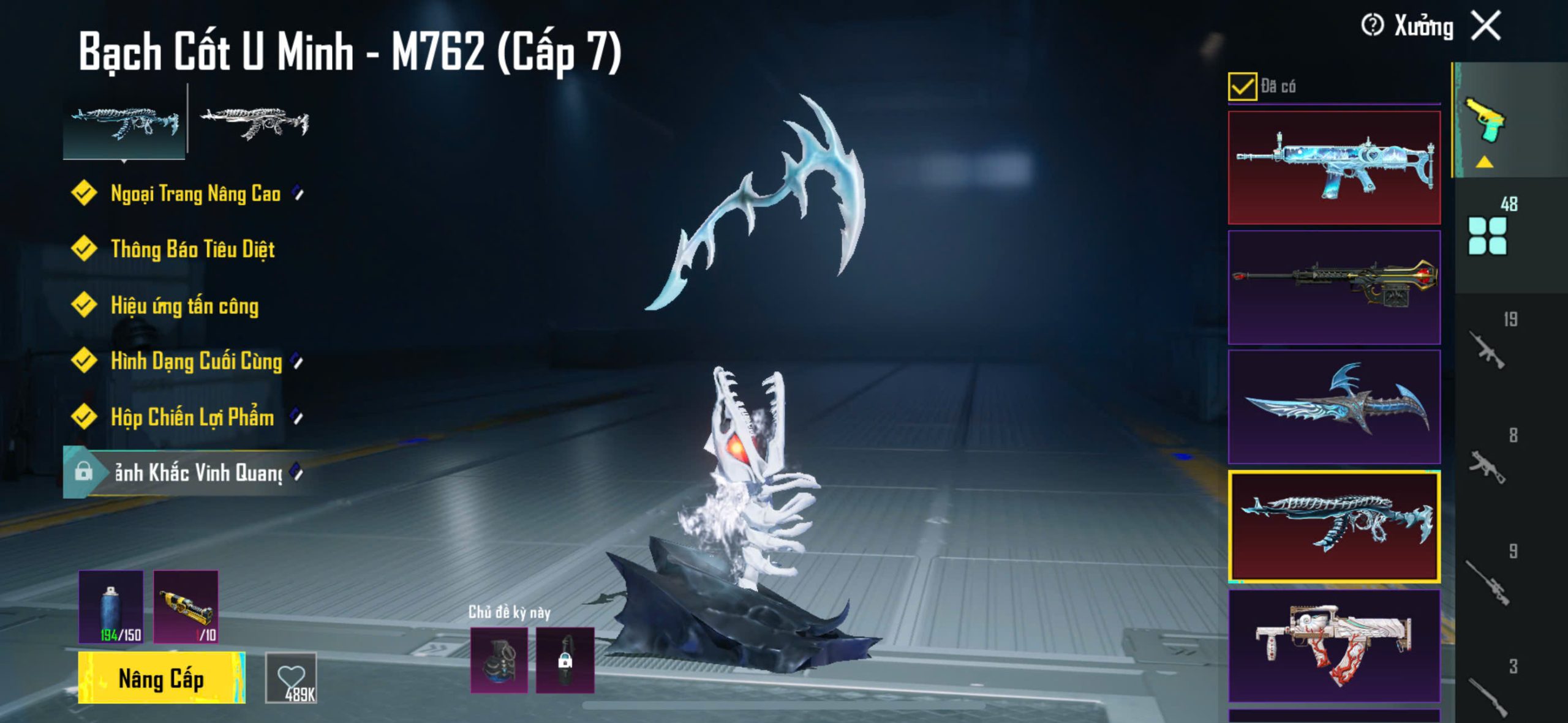Viewport: 1568px width, 723px height.
Task: View the Hộp Chiến Lợi Phẩm entry
Action: point(192,418)
